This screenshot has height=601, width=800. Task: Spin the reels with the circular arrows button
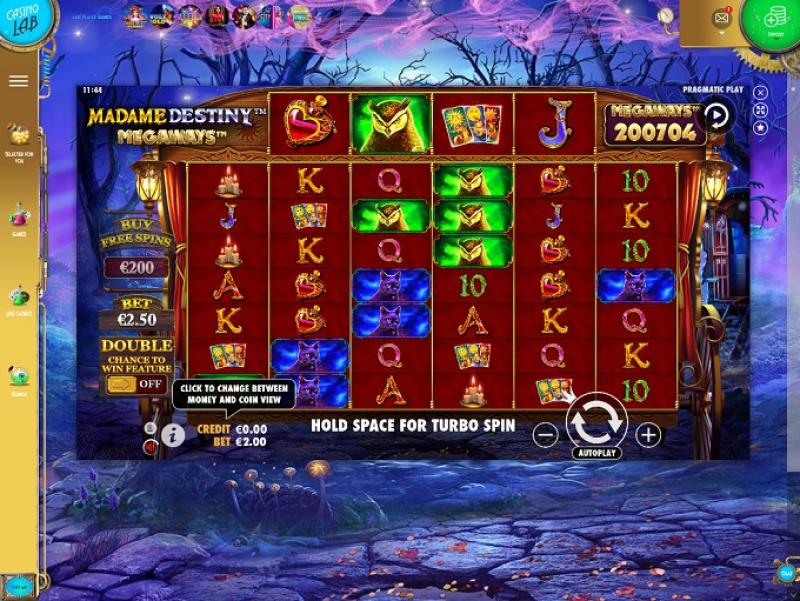[x=597, y=422]
